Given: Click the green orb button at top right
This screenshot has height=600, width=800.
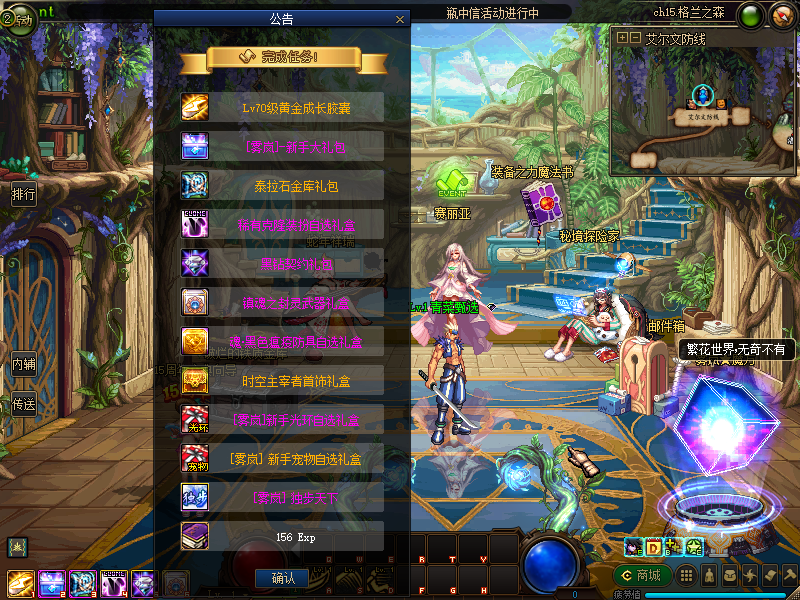Looking at the screenshot, I should 751,16.
